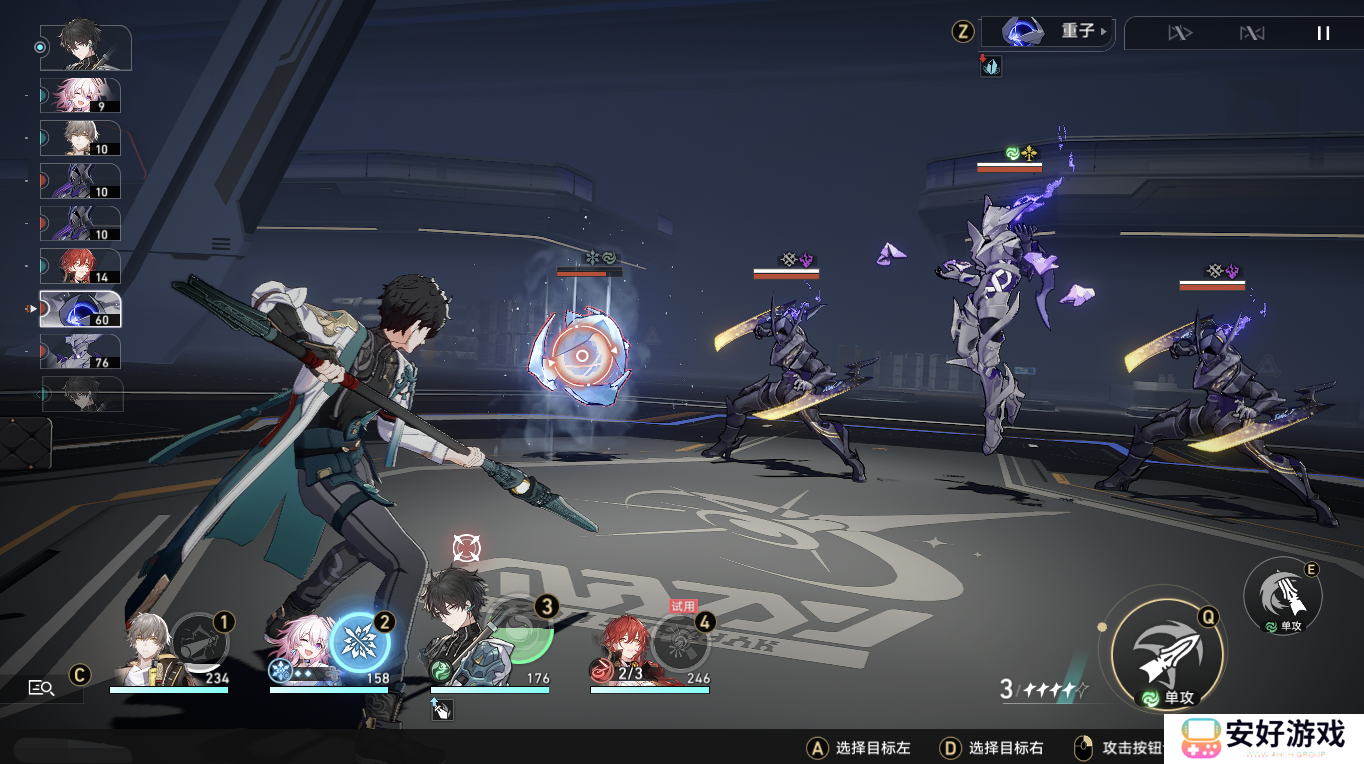Pause the battle
Image resolution: width=1364 pixels, height=764 pixels.
1323,33
